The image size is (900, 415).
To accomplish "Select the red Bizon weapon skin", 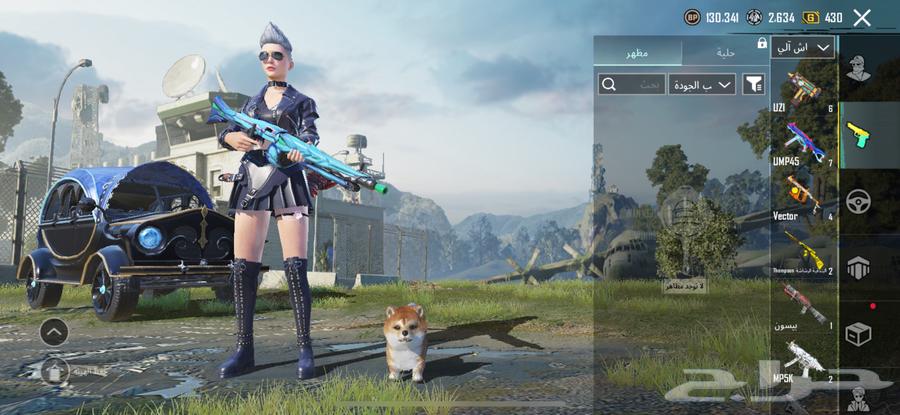I will [803, 302].
